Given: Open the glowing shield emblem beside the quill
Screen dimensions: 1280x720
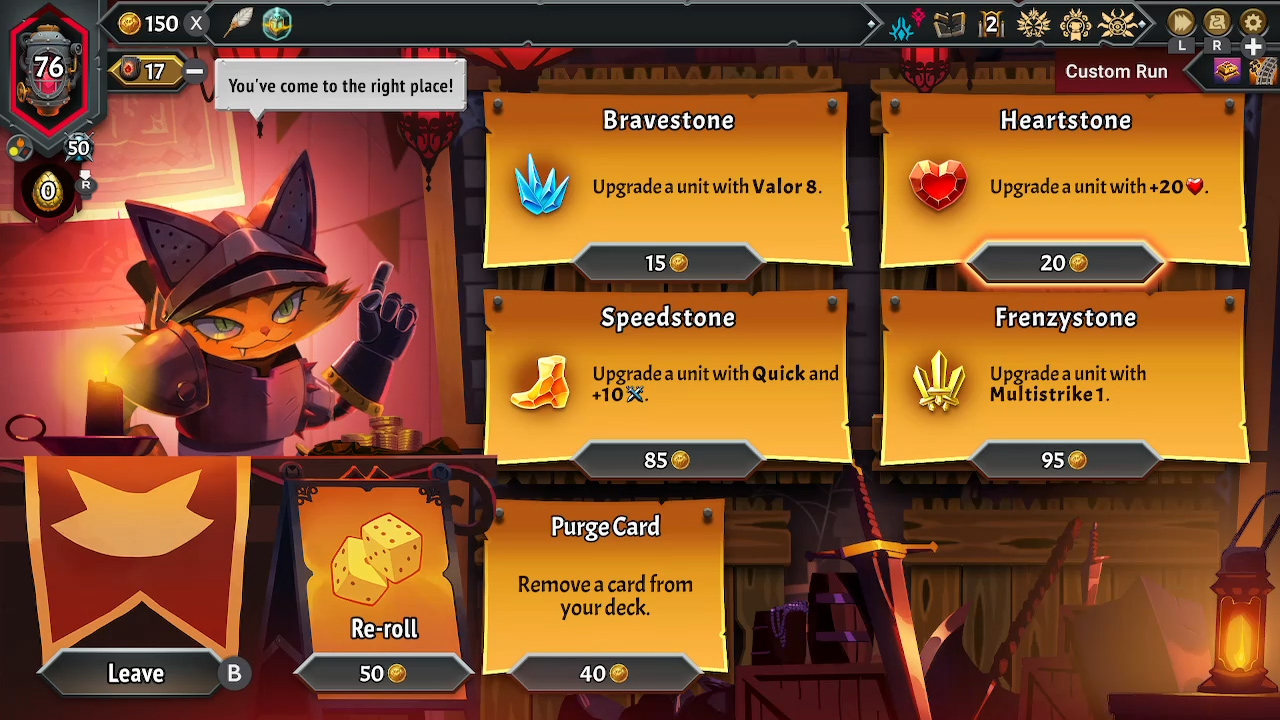Looking at the screenshot, I should pyautogui.click(x=277, y=23).
